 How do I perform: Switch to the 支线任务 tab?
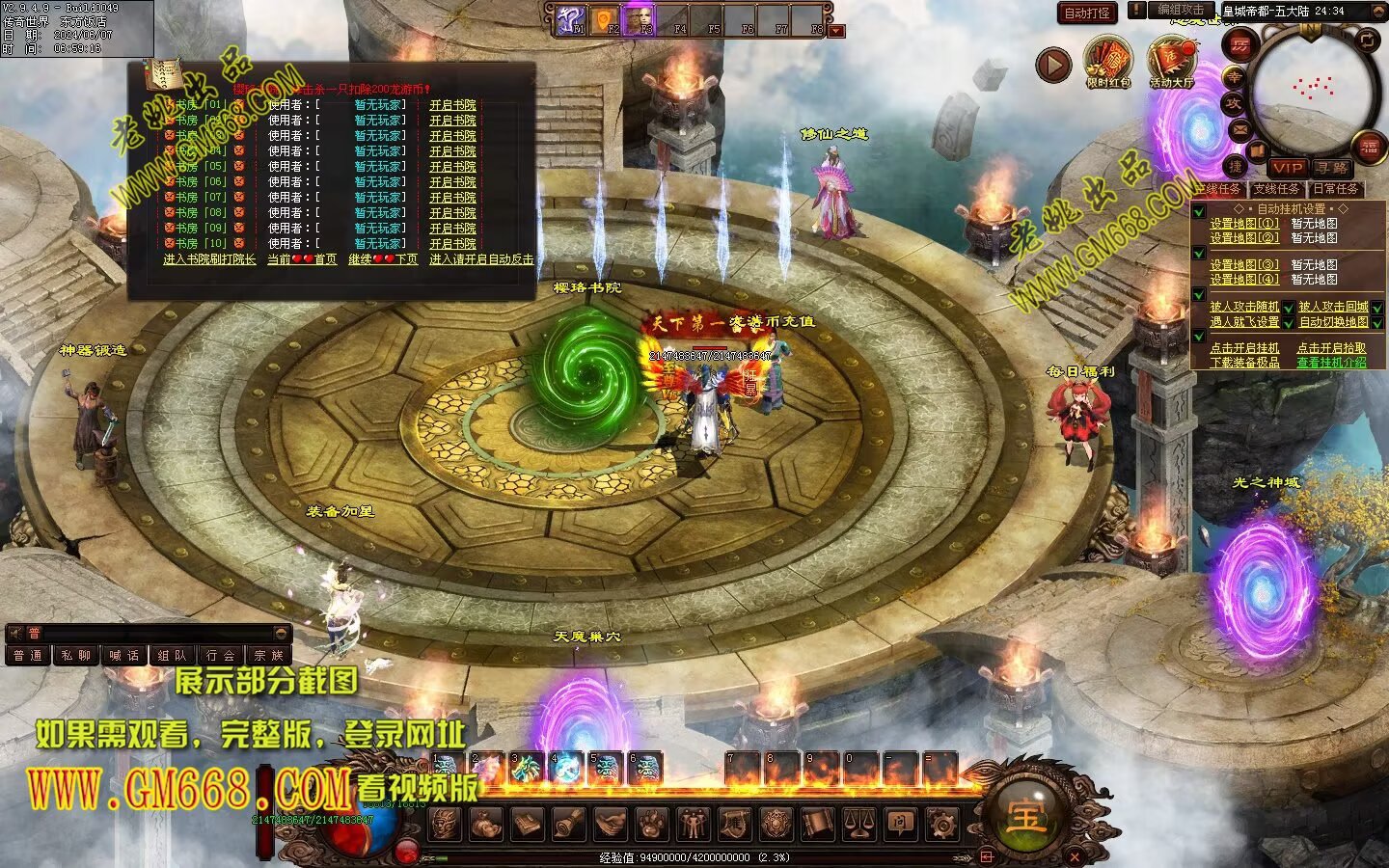pos(1276,189)
